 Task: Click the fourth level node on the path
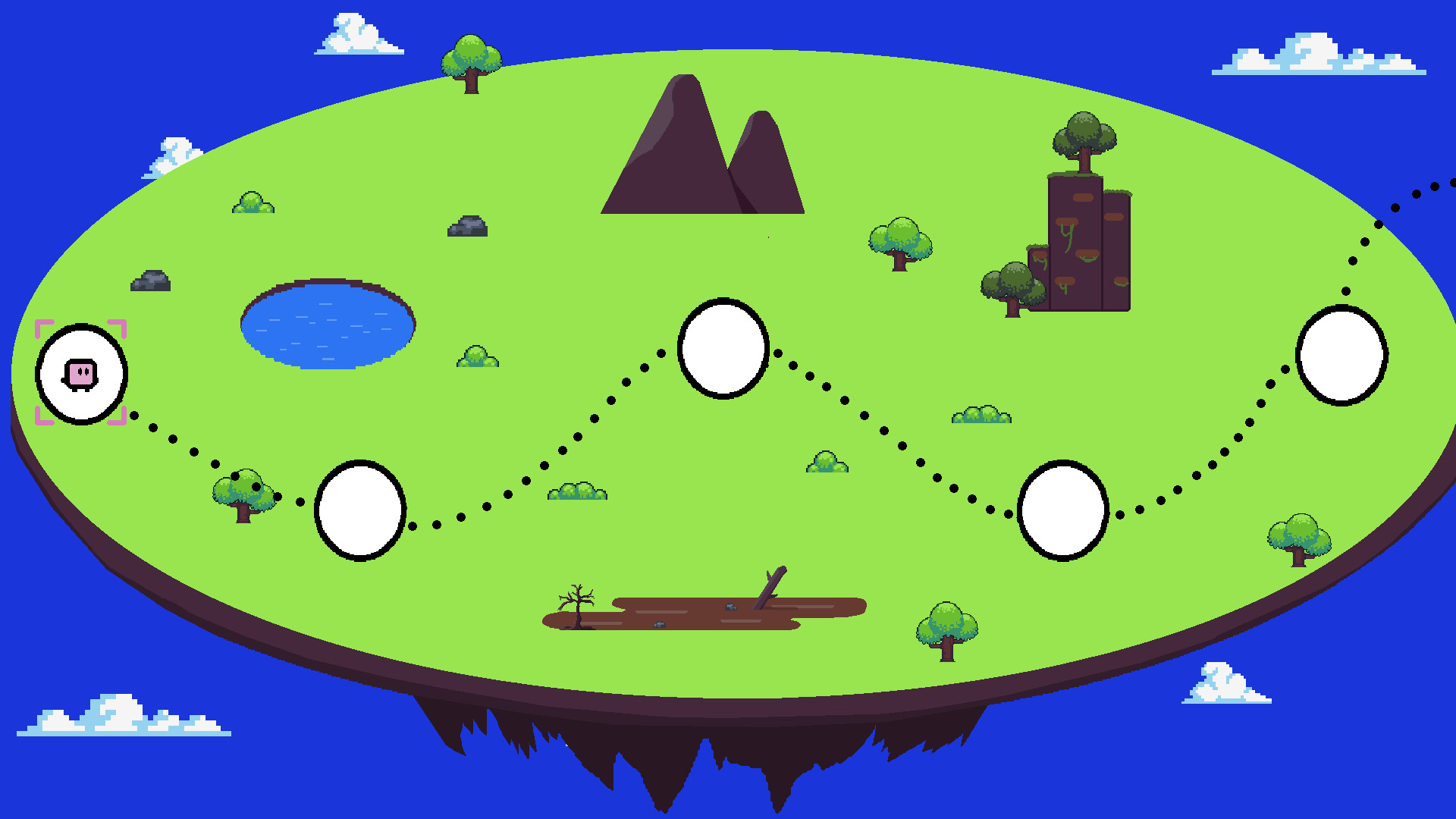(1065, 510)
